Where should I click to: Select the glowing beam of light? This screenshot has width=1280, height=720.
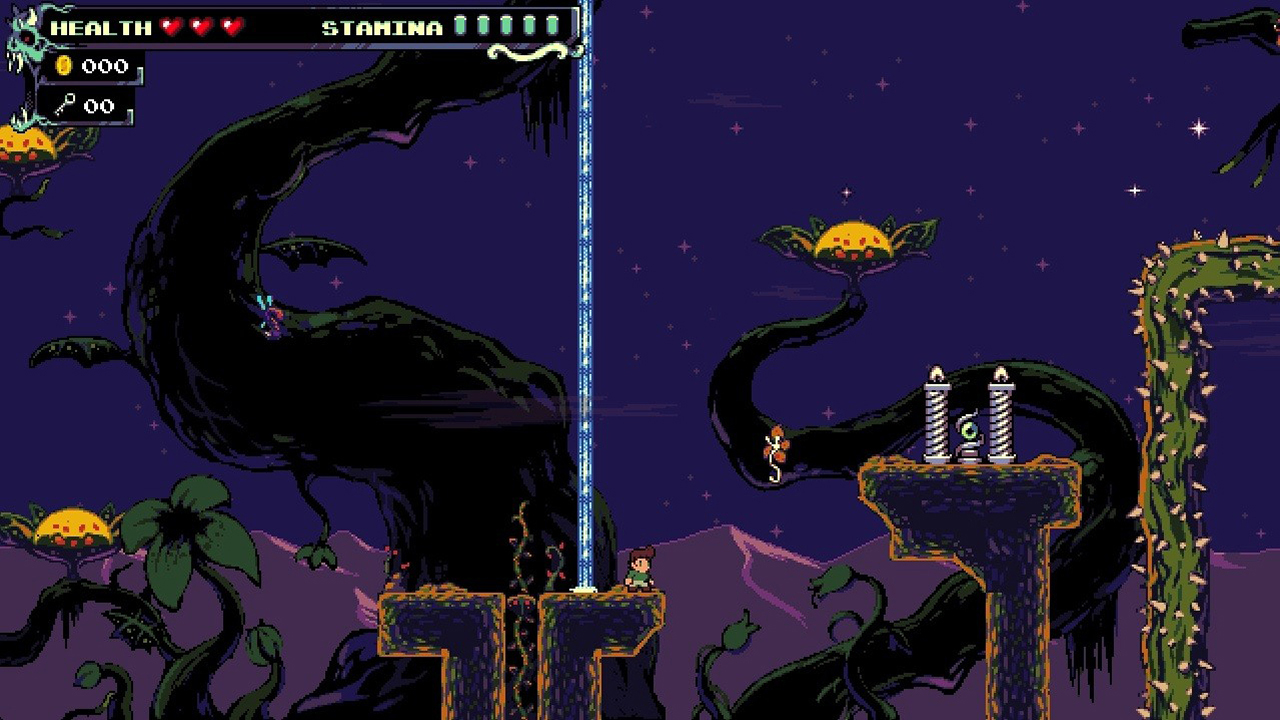(x=581, y=300)
